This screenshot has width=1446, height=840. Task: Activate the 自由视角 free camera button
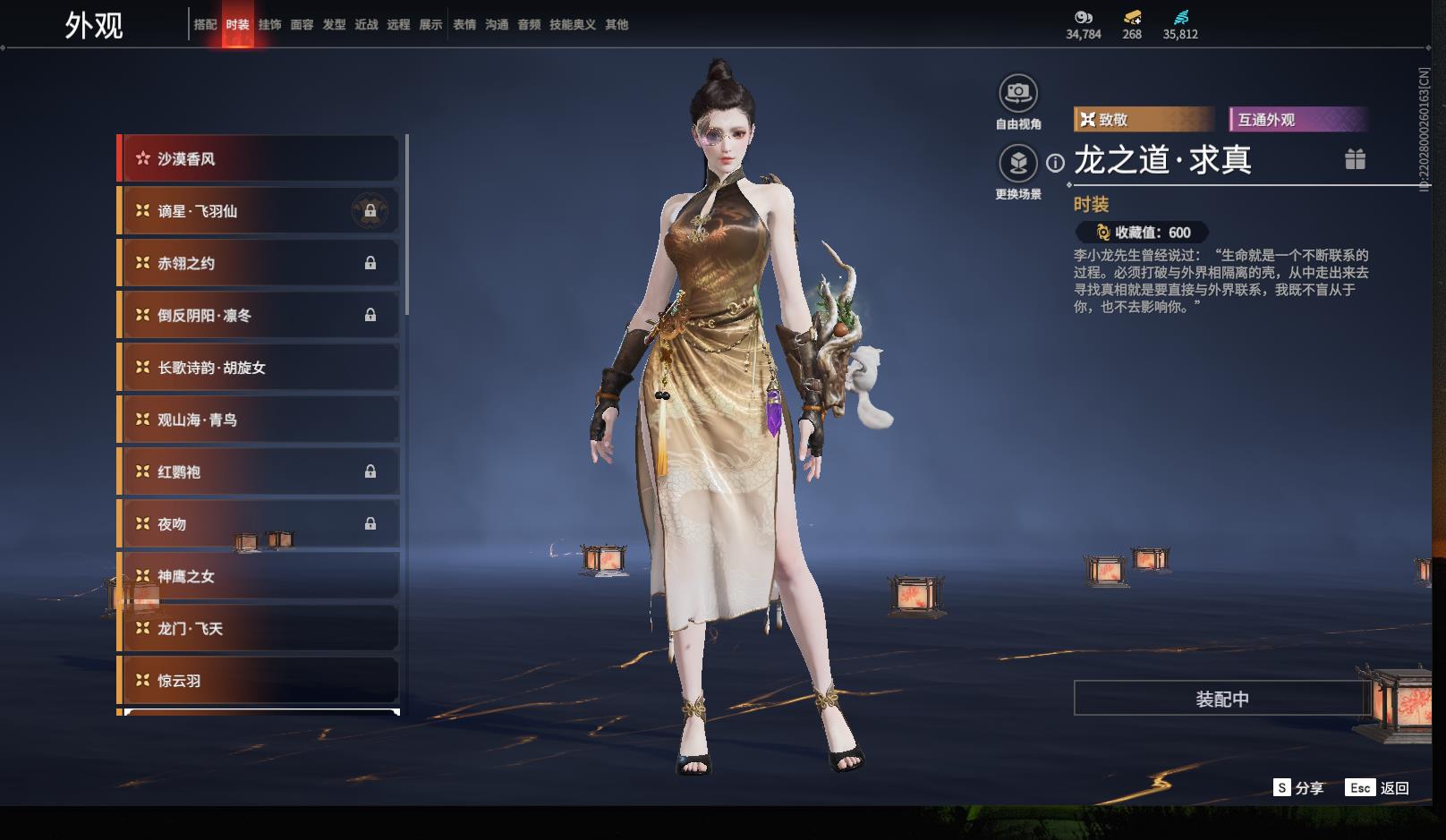(x=1018, y=93)
